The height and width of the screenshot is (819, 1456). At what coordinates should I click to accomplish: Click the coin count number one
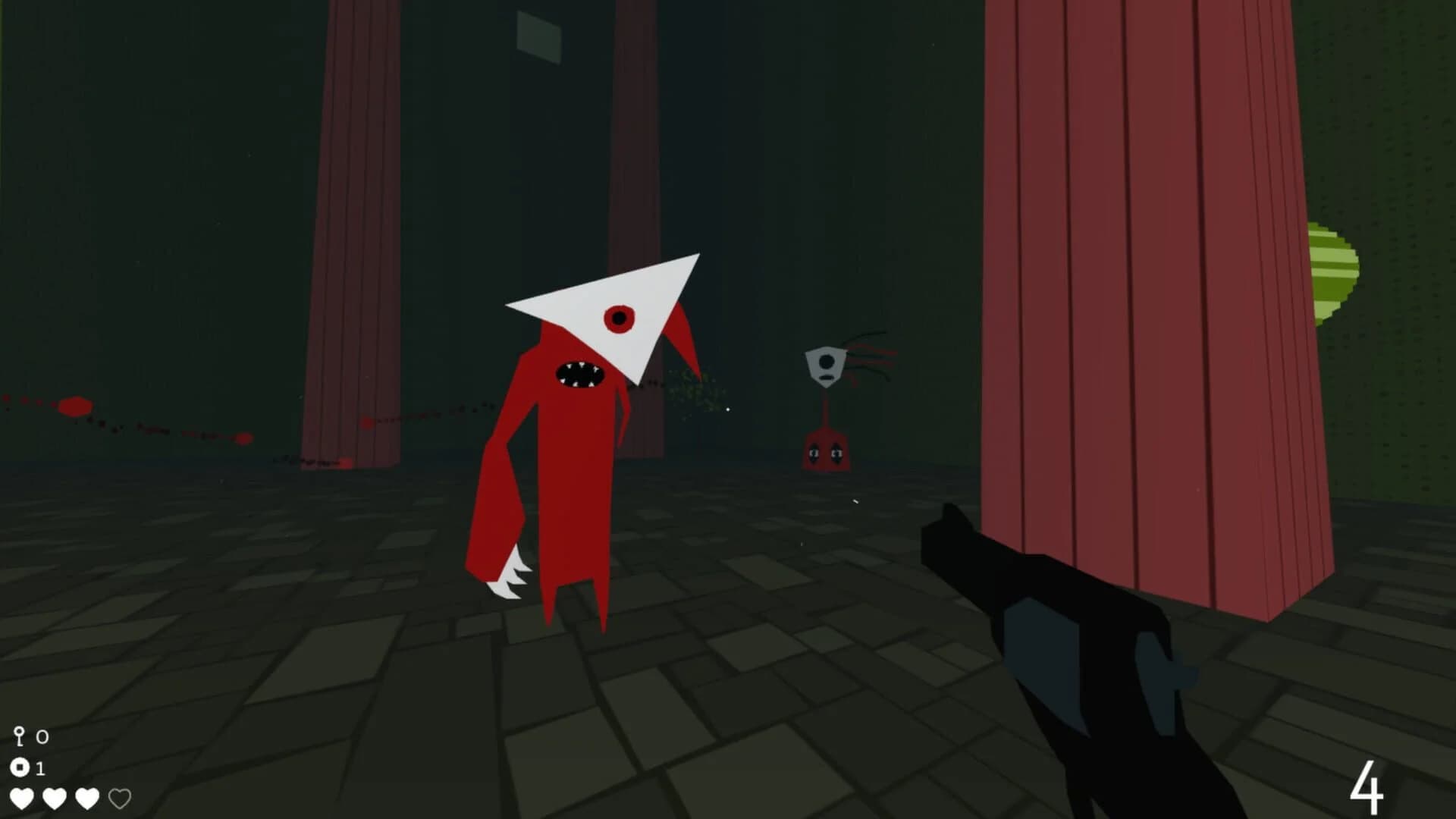click(42, 768)
